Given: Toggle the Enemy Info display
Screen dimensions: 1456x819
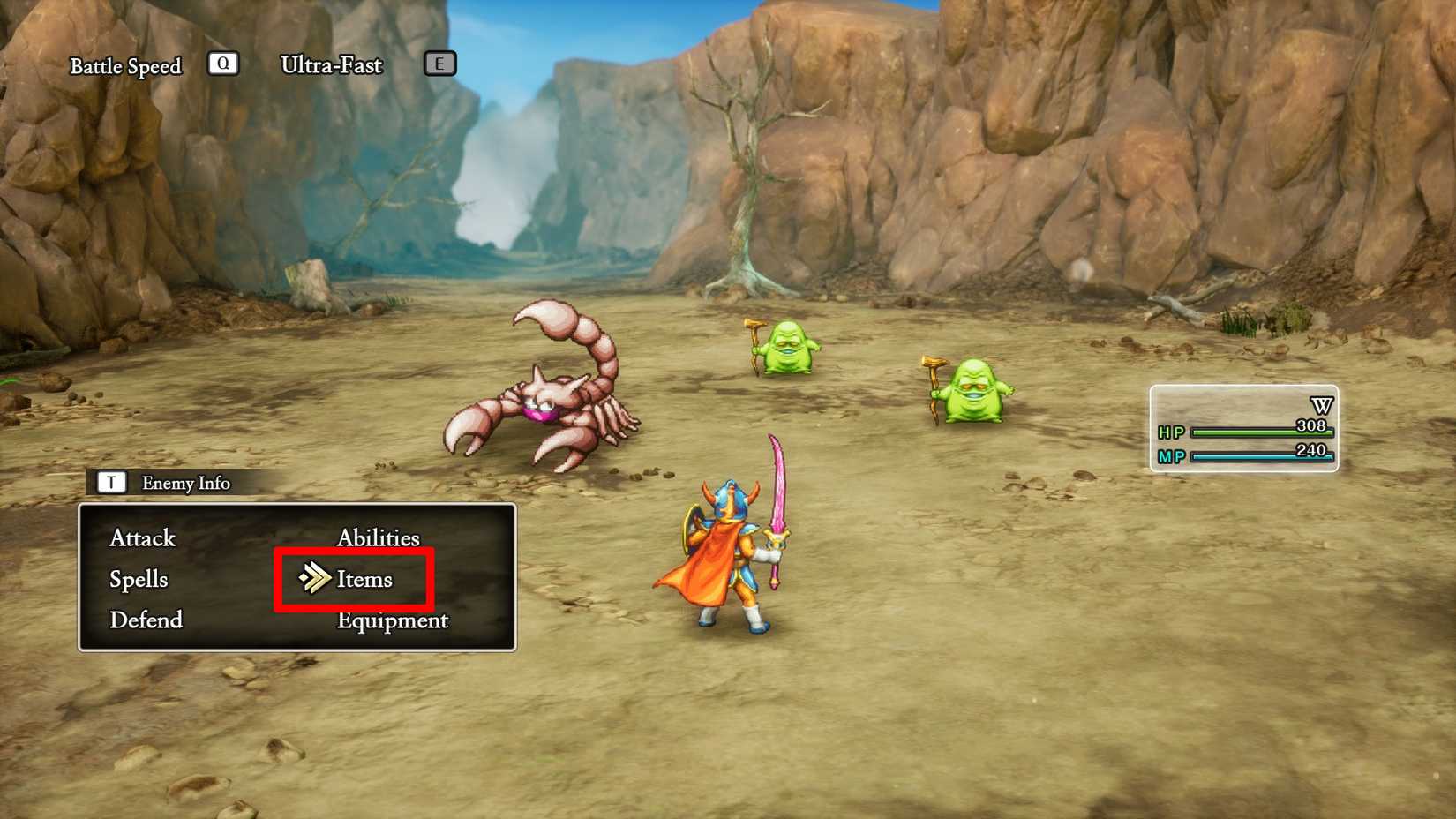Looking at the screenshot, I should [x=185, y=483].
